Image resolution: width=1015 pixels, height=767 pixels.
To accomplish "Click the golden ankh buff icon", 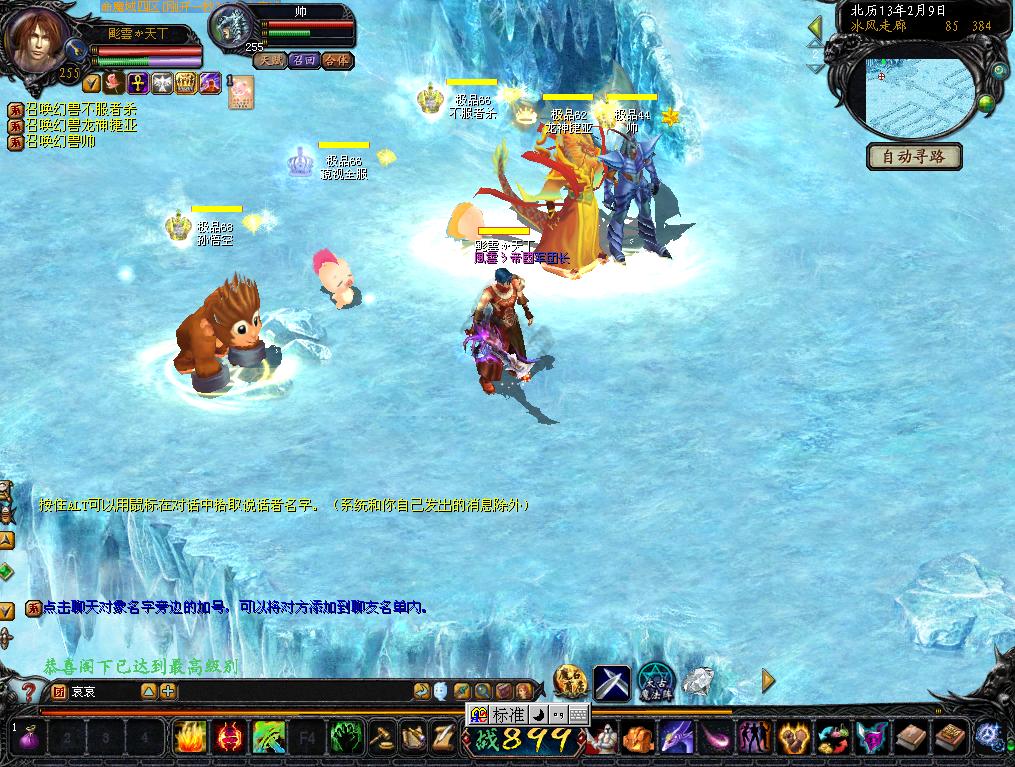I will (x=139, y=83).
